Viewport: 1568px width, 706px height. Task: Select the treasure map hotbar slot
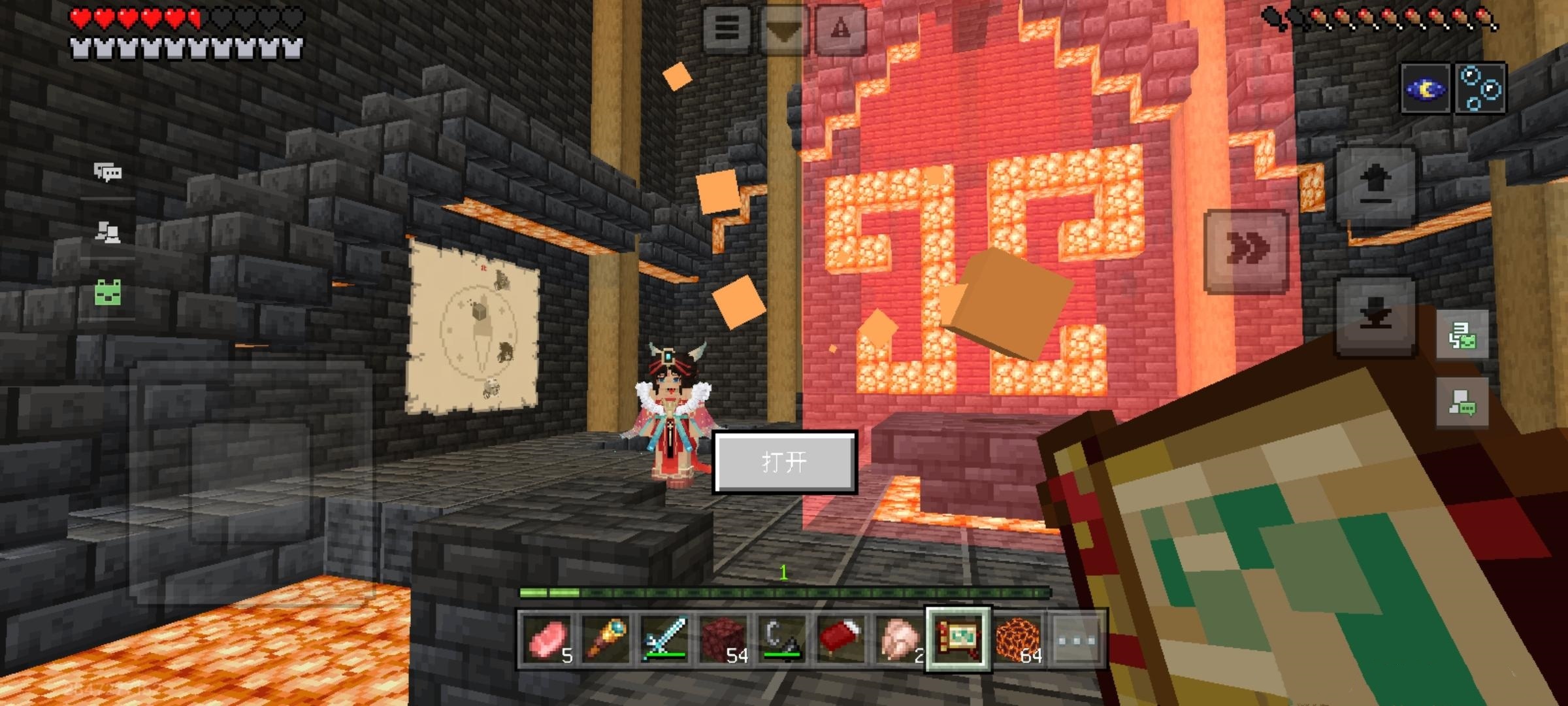pyautogui.click(x=958, y=639)
